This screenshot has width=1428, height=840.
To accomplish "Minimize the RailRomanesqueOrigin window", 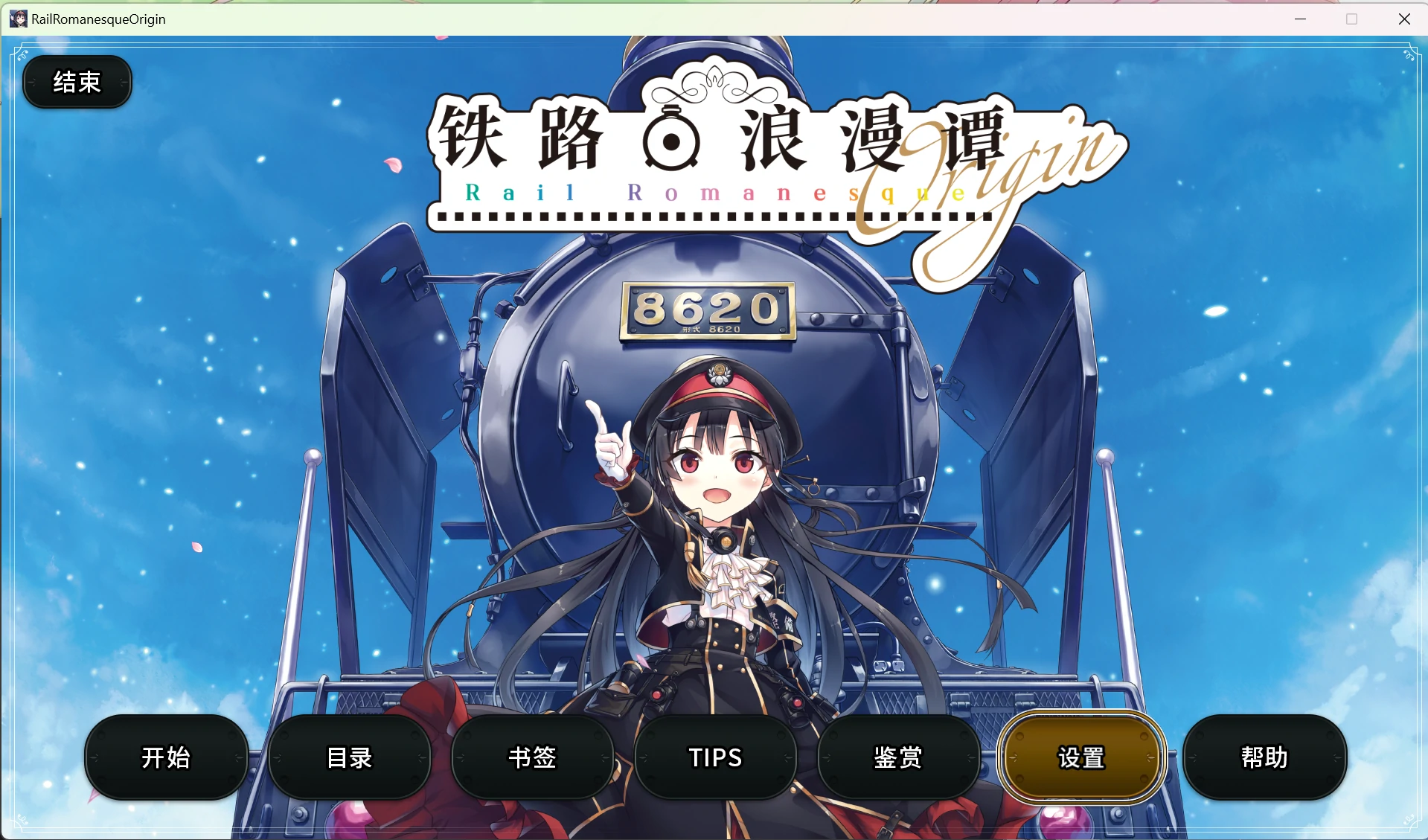I will click(x=1299, y=19).
